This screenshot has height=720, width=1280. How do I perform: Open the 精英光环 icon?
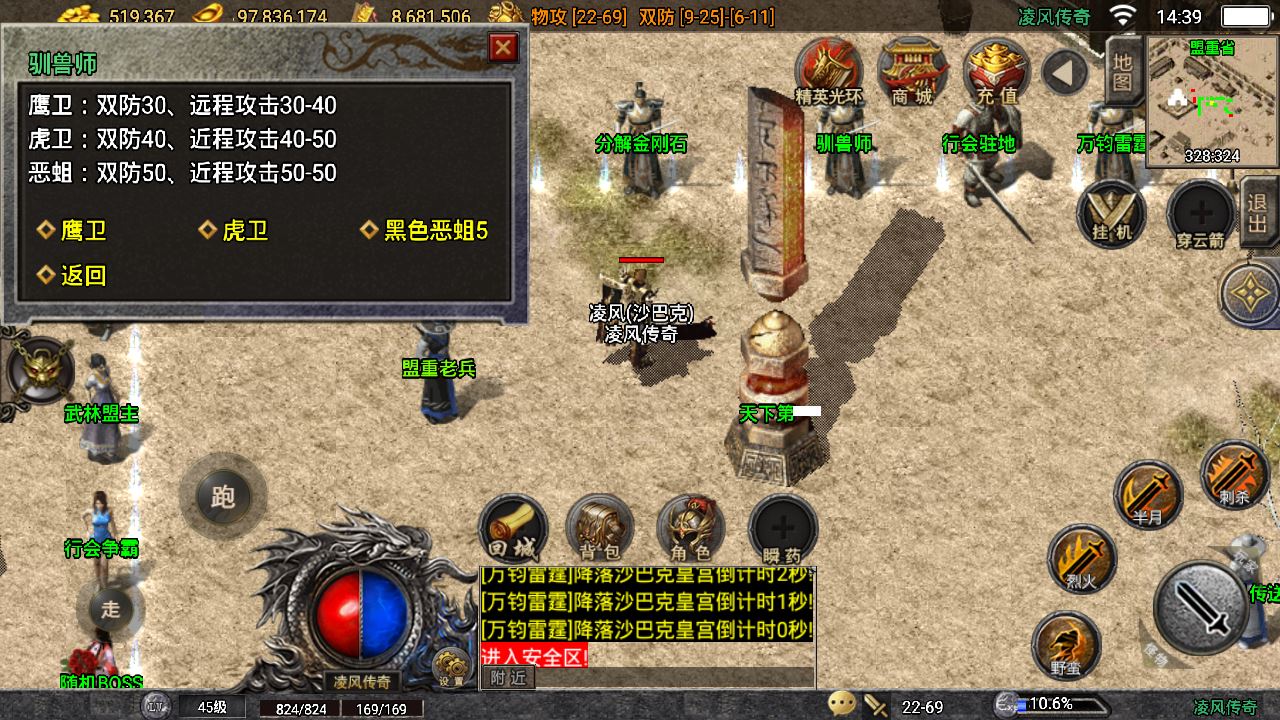(828, 70)
